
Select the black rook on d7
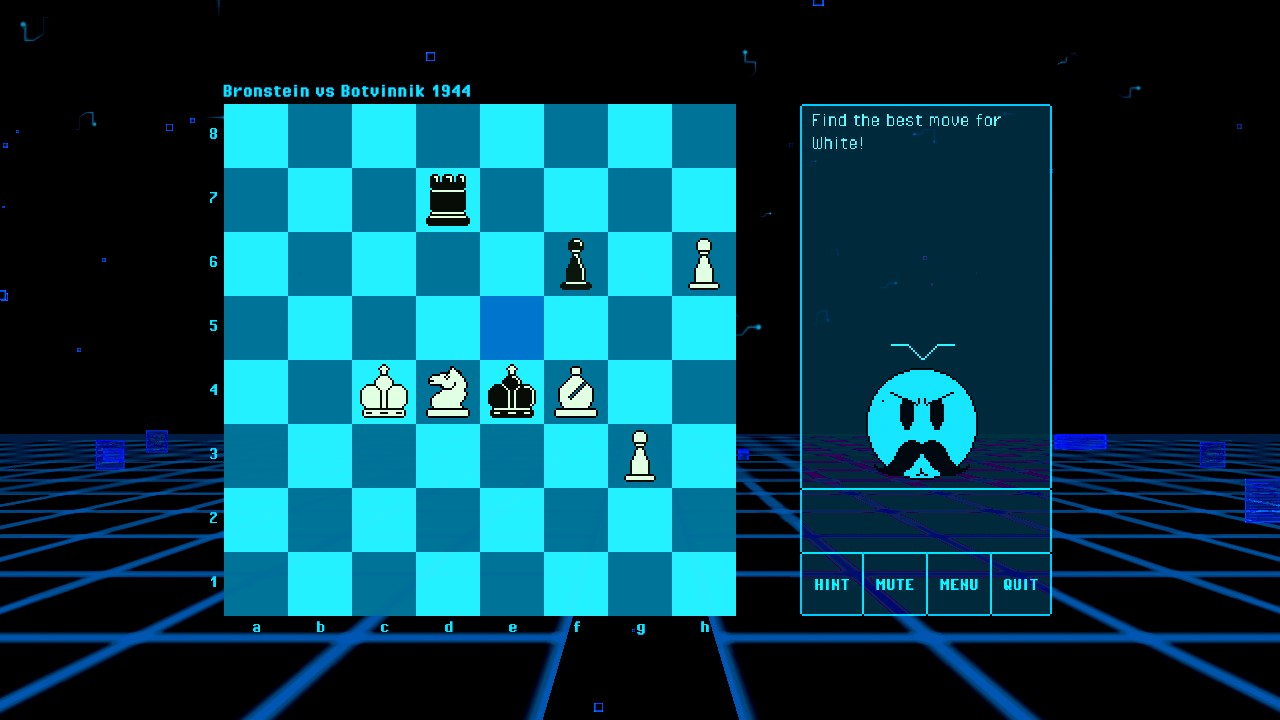click(x=447, y=199)
